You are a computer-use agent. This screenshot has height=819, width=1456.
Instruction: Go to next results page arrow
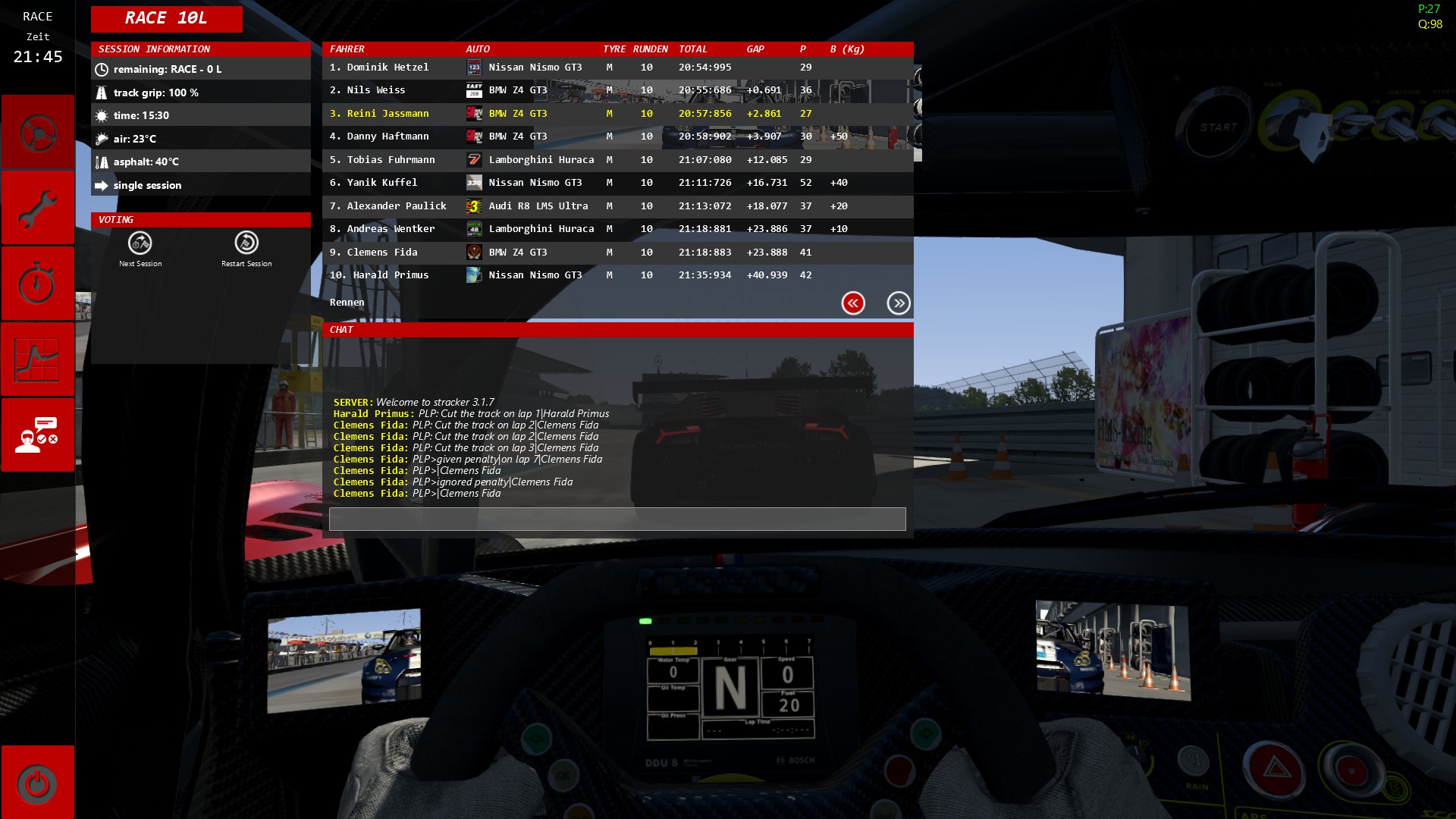click(x=899, y=303)
